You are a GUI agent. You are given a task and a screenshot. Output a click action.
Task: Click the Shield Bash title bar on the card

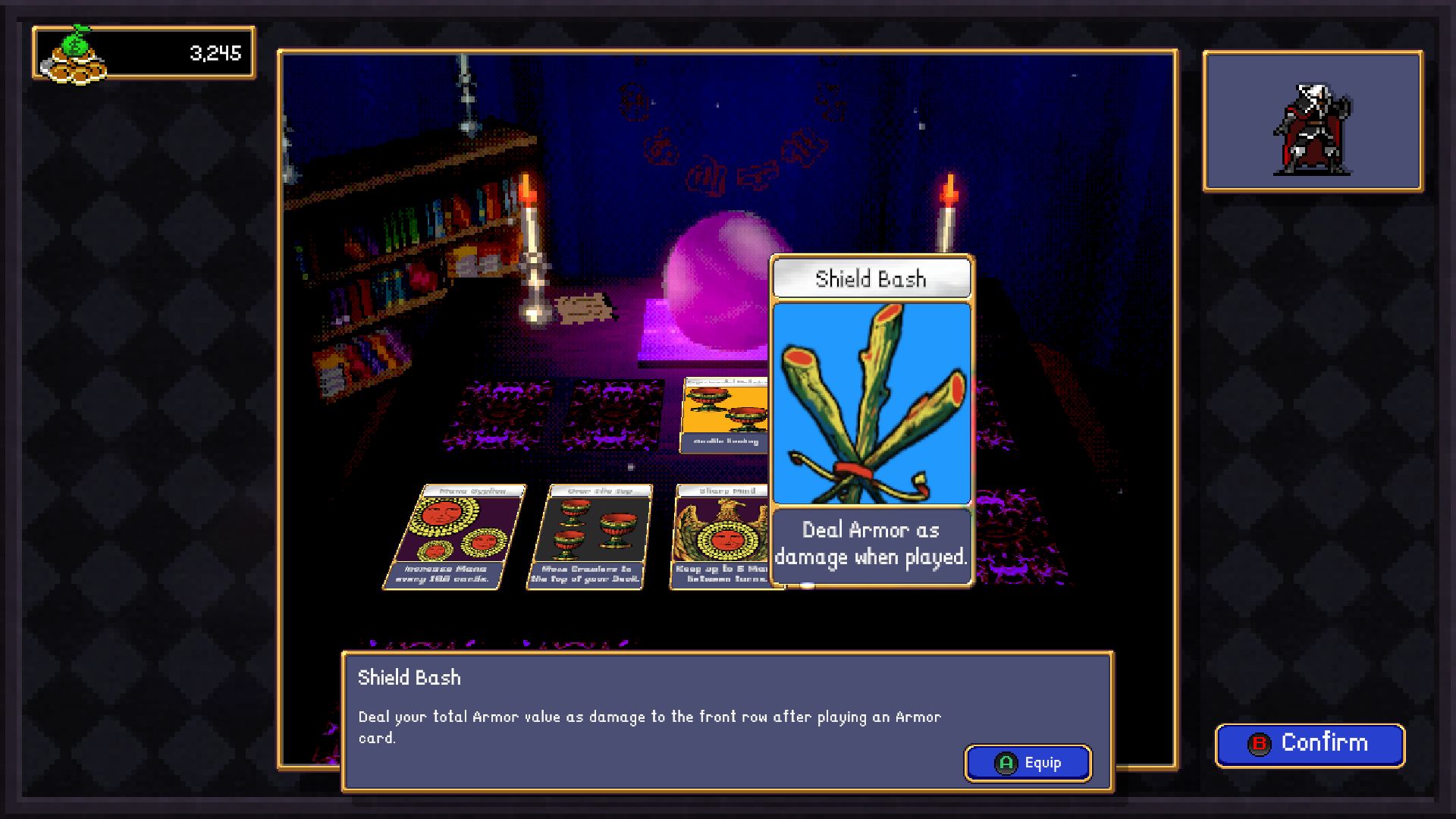[871, 278]
